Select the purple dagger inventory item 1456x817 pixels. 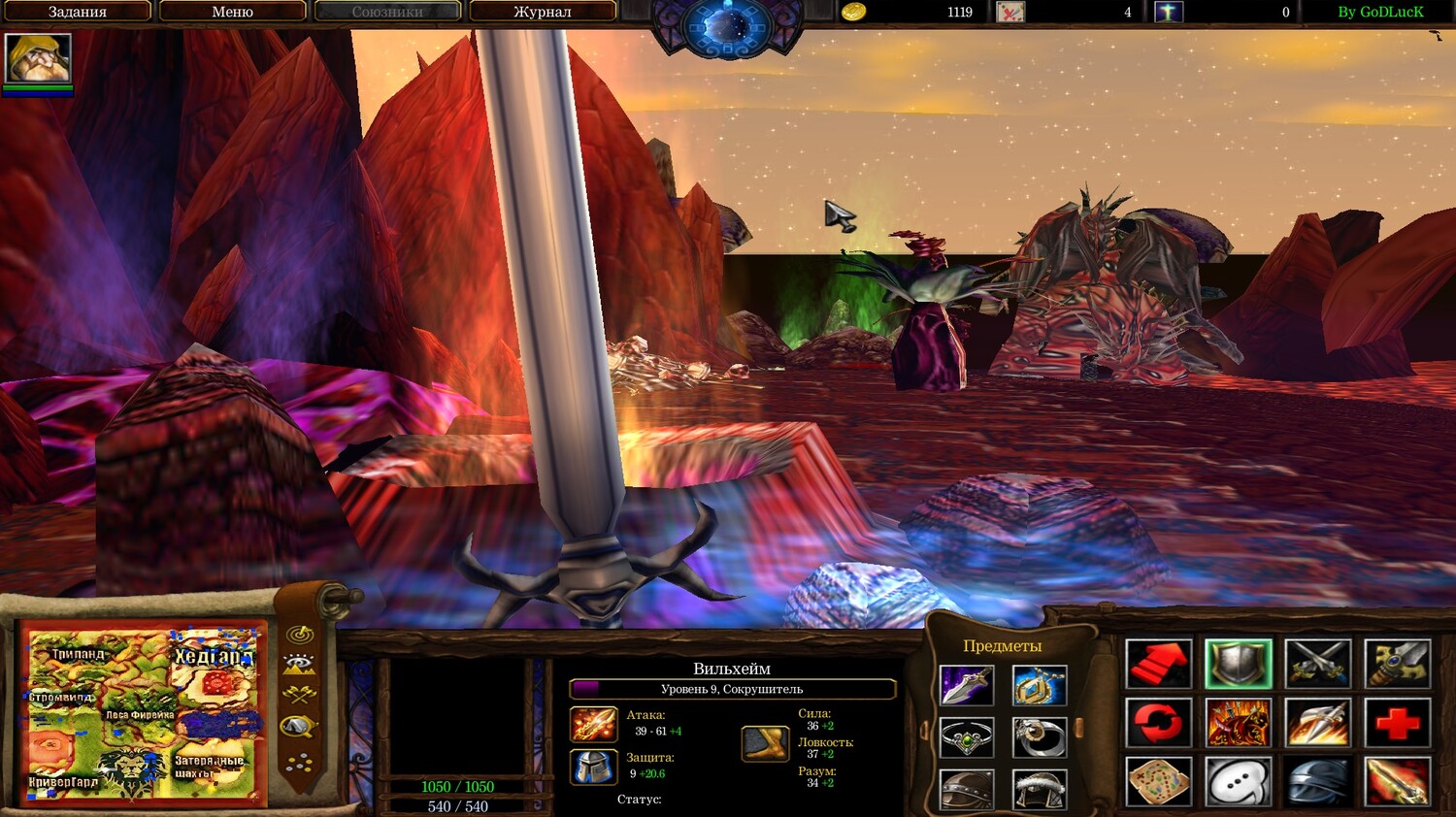click(967, 685)
